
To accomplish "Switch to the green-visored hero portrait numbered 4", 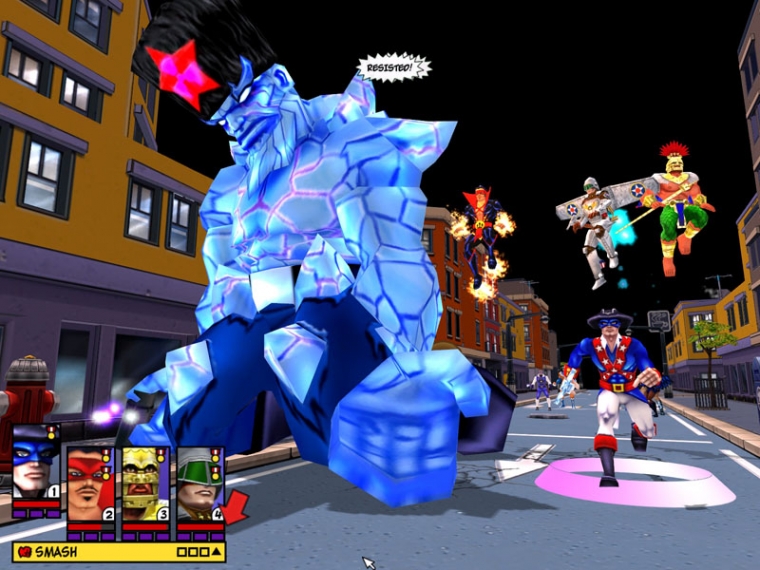I will pos(199,482).
